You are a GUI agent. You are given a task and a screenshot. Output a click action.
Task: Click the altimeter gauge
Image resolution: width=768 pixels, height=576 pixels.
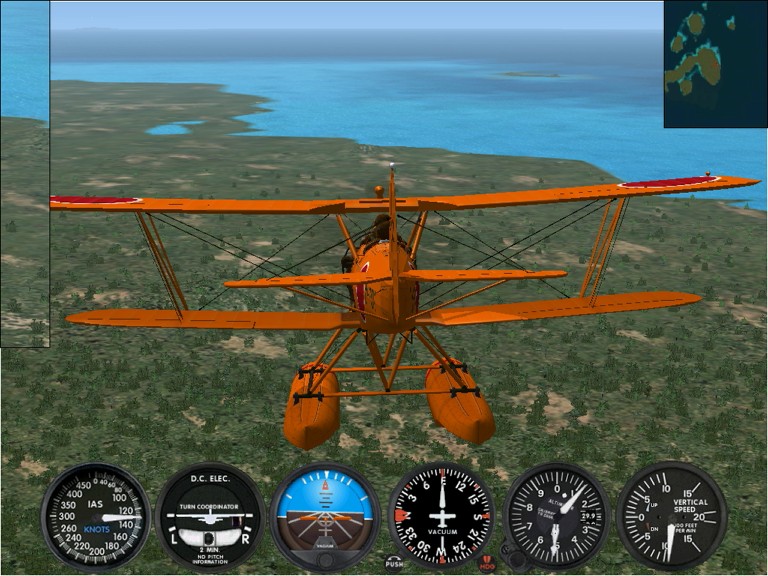coord(557,516)
